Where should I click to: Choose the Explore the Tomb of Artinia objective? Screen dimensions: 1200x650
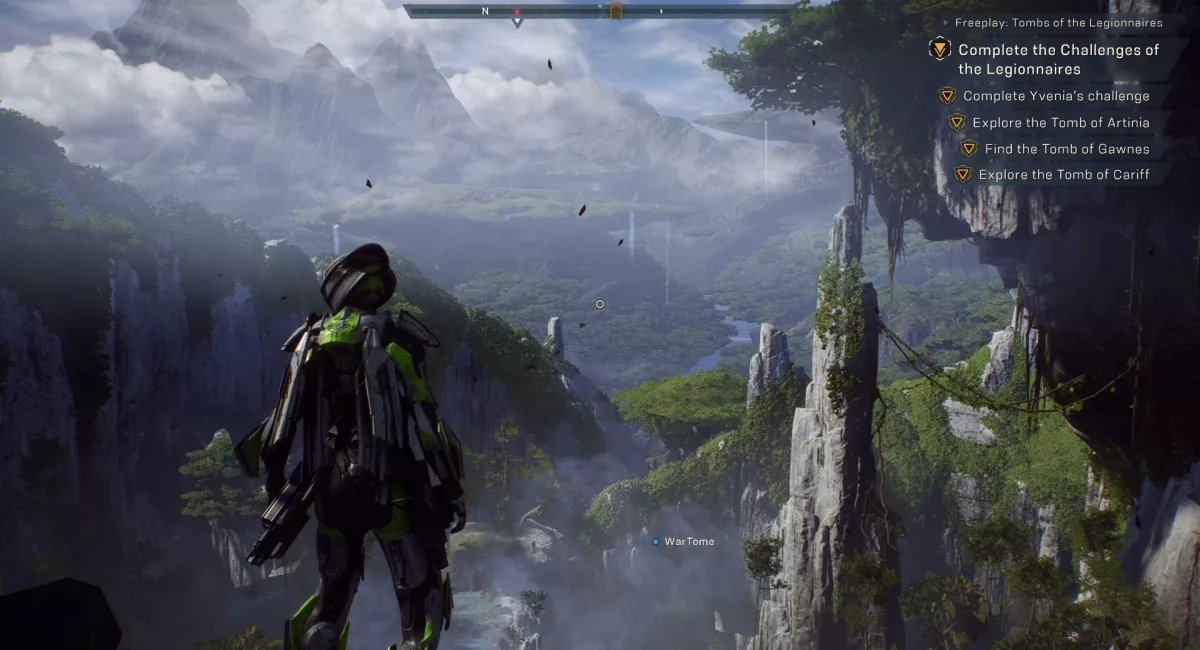click(x=1060, y=123)
